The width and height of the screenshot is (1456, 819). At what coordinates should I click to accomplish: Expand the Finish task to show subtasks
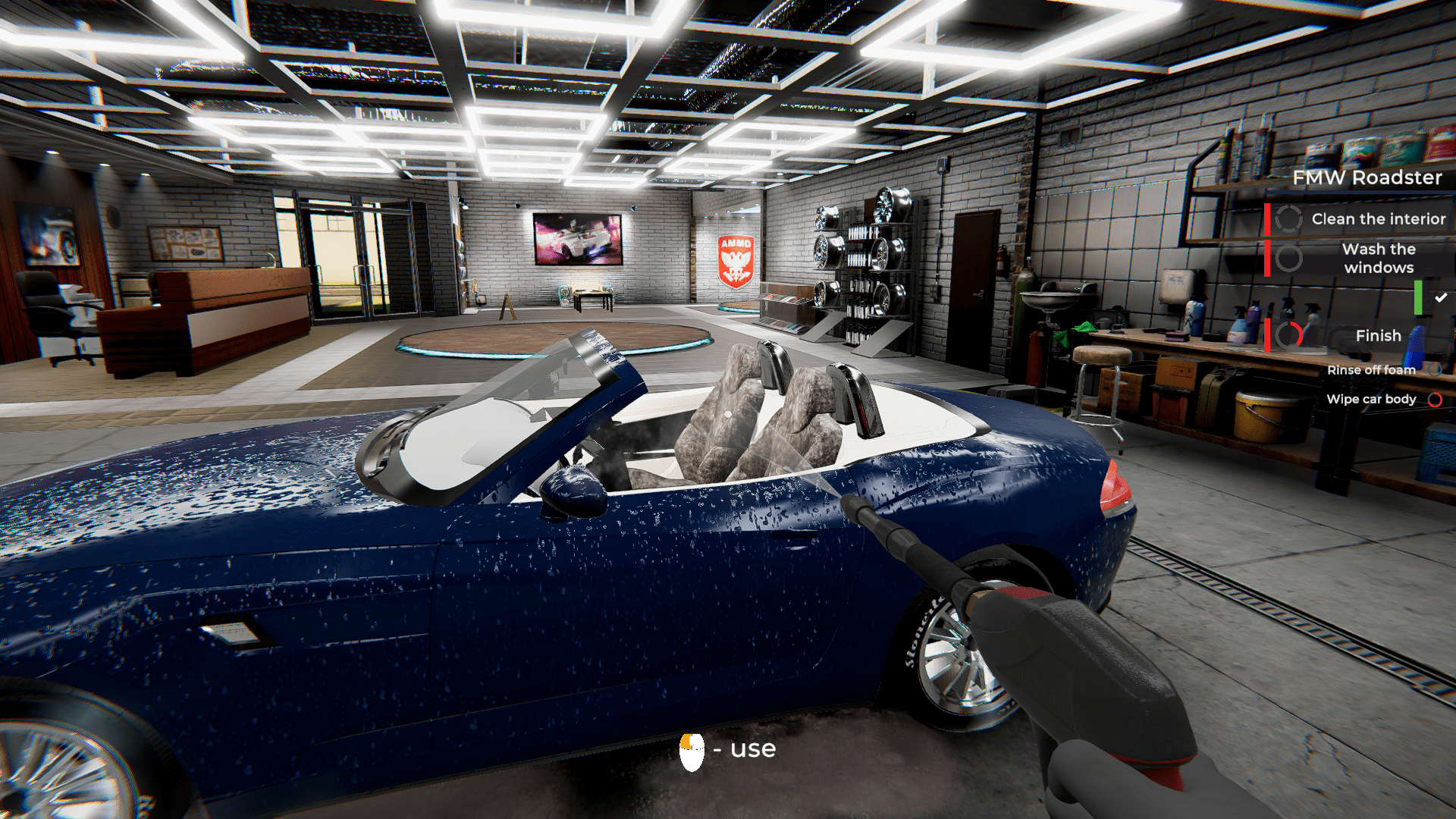click(1378, 335)
